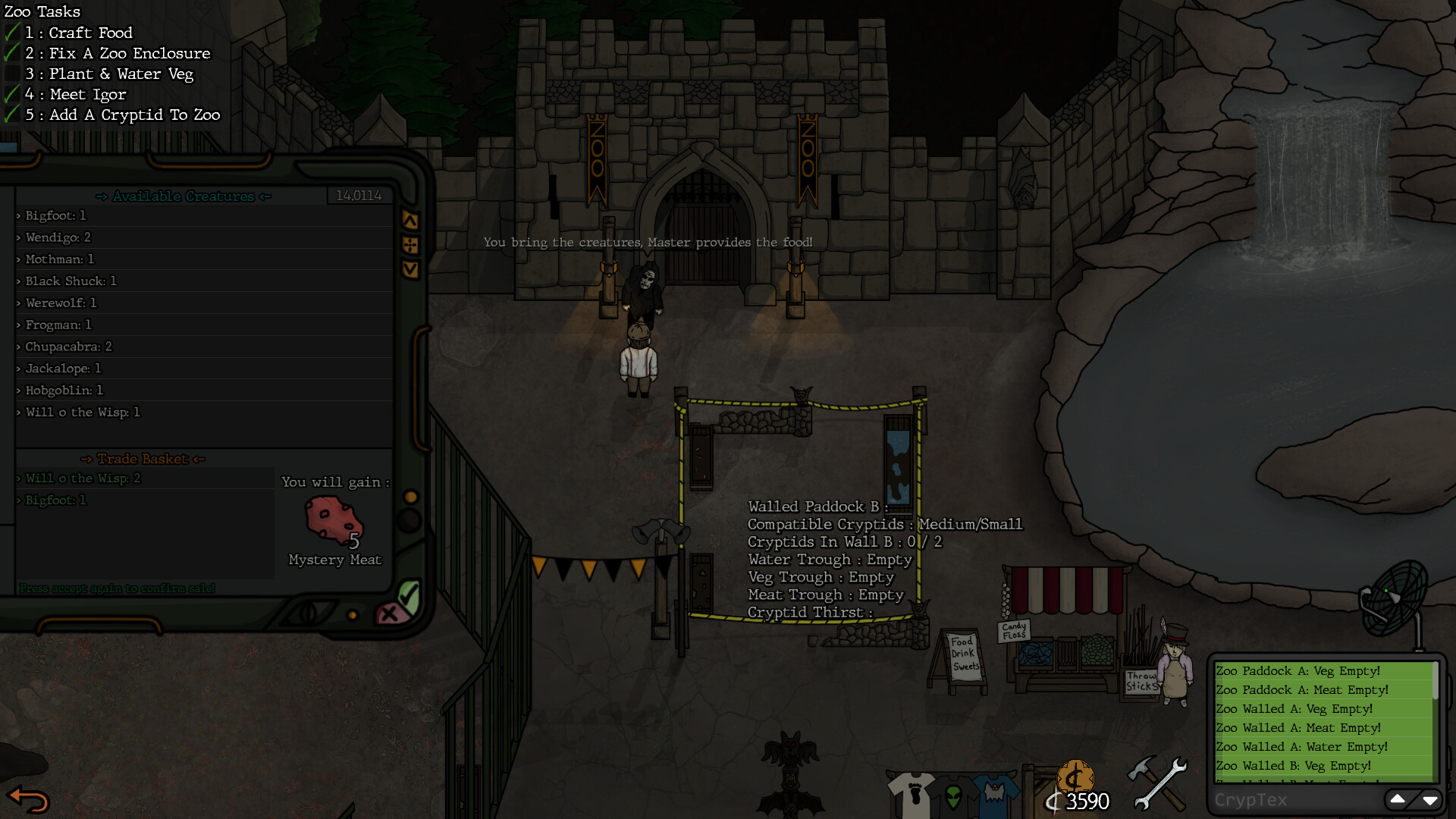Screen dimensions: 1456x819
Task: Select Bigfoot in Available Creatures list
Action: point(56,215)
